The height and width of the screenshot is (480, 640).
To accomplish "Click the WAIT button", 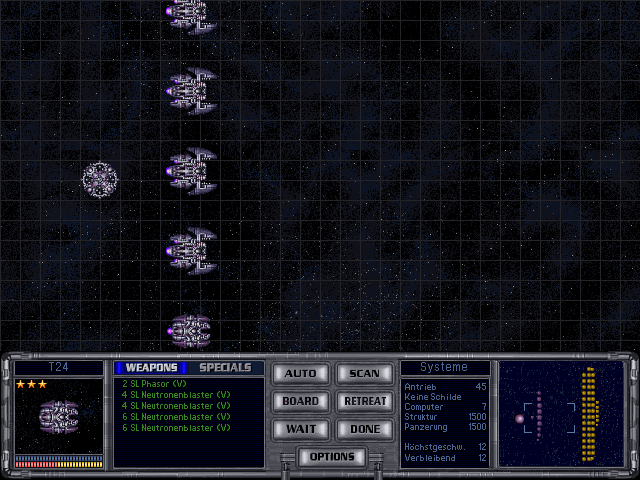I will [300, 429].
